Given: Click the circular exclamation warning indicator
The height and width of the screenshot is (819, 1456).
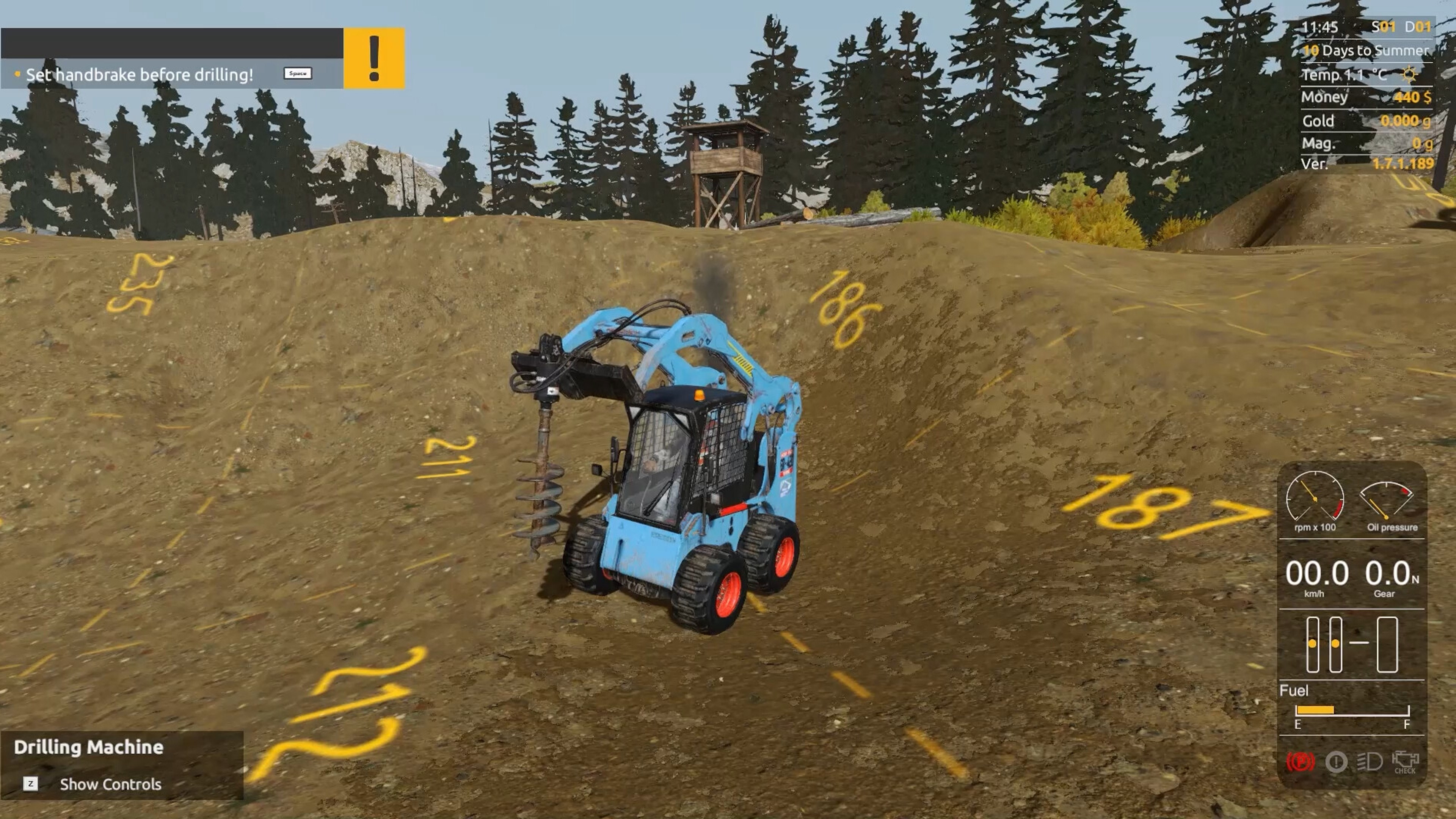Looking at the screenshot, I should click(1337, 762).
